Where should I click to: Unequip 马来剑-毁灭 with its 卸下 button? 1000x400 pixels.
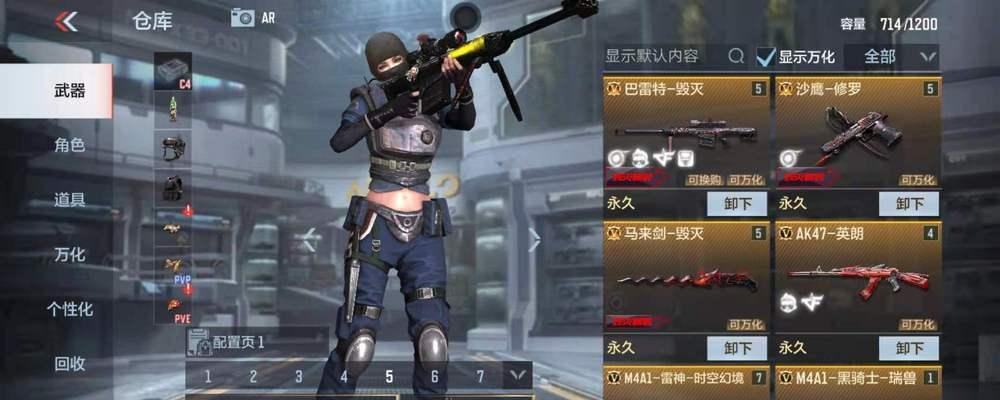tap(737, 347)
